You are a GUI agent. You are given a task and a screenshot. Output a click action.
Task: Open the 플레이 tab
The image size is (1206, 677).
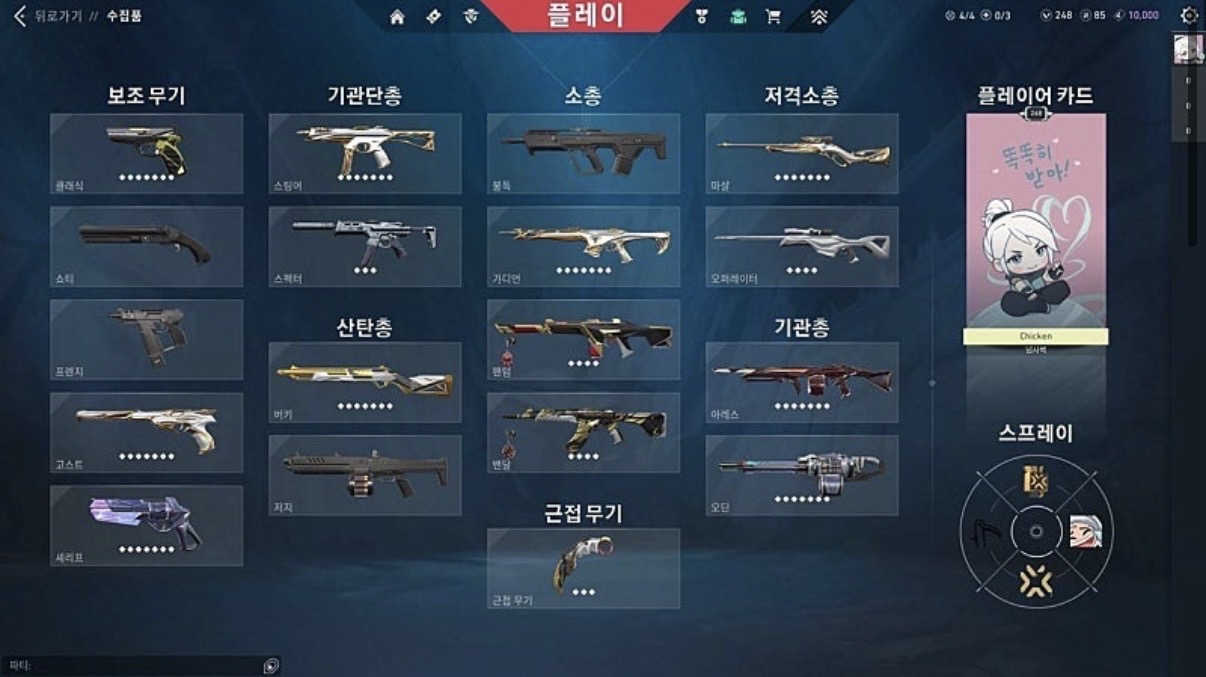pos(585,15)
